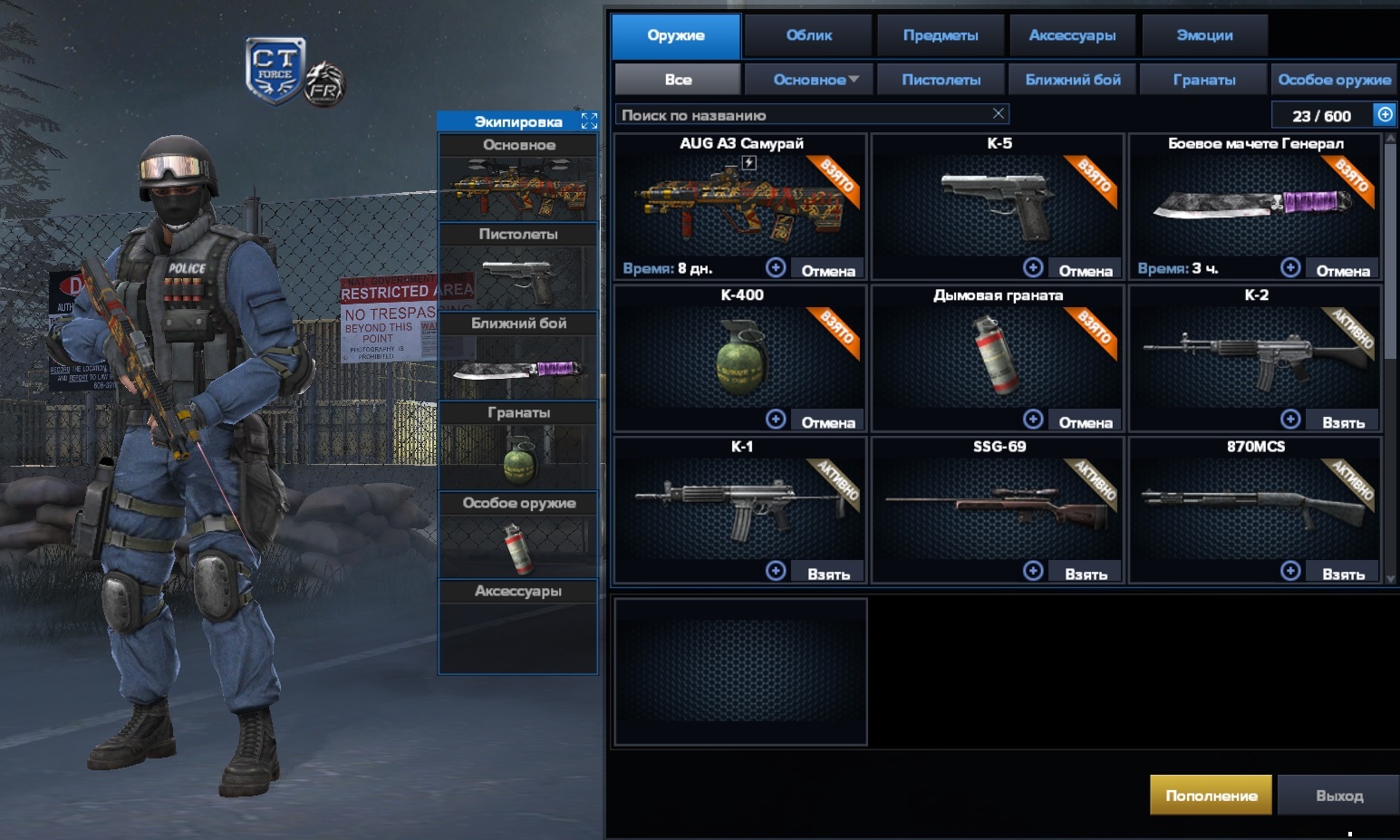Exit the inventory with Выход
Image resolution: width=1400 pixels, height=840 pixels.
click(1338, 796)
